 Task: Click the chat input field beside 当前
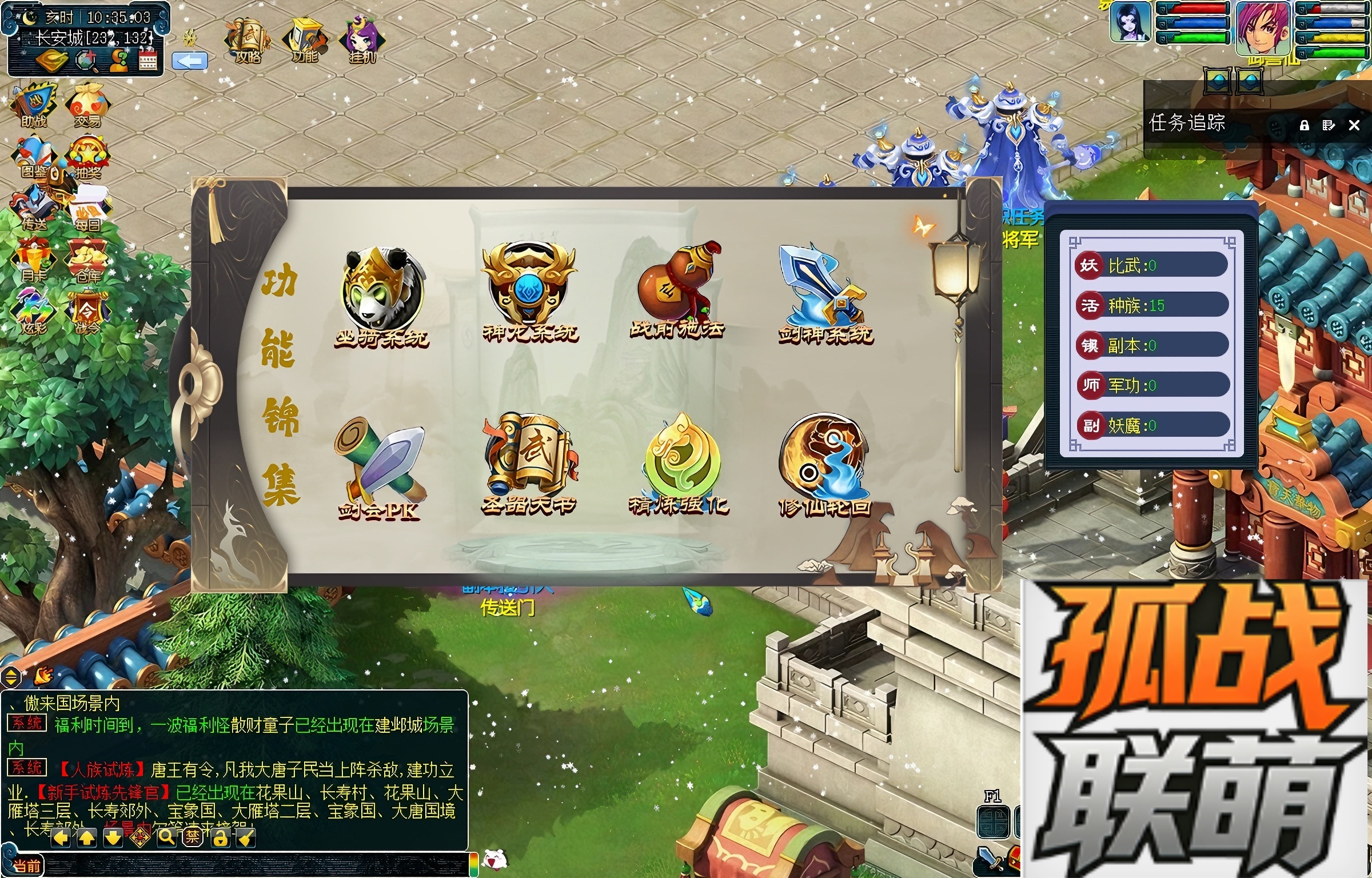pos(257,865)
